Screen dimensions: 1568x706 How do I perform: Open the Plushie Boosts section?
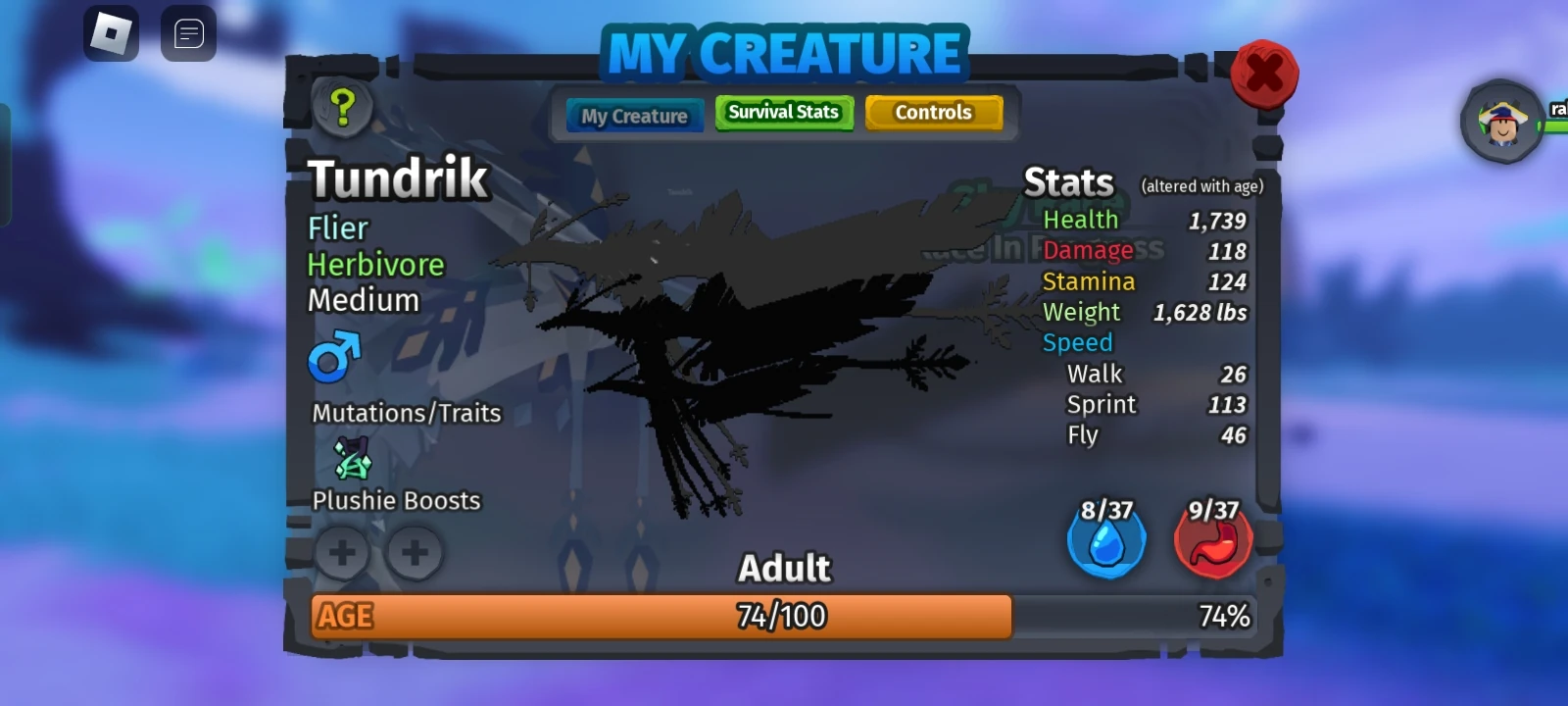pyautogui.click(x=396, y=500)
